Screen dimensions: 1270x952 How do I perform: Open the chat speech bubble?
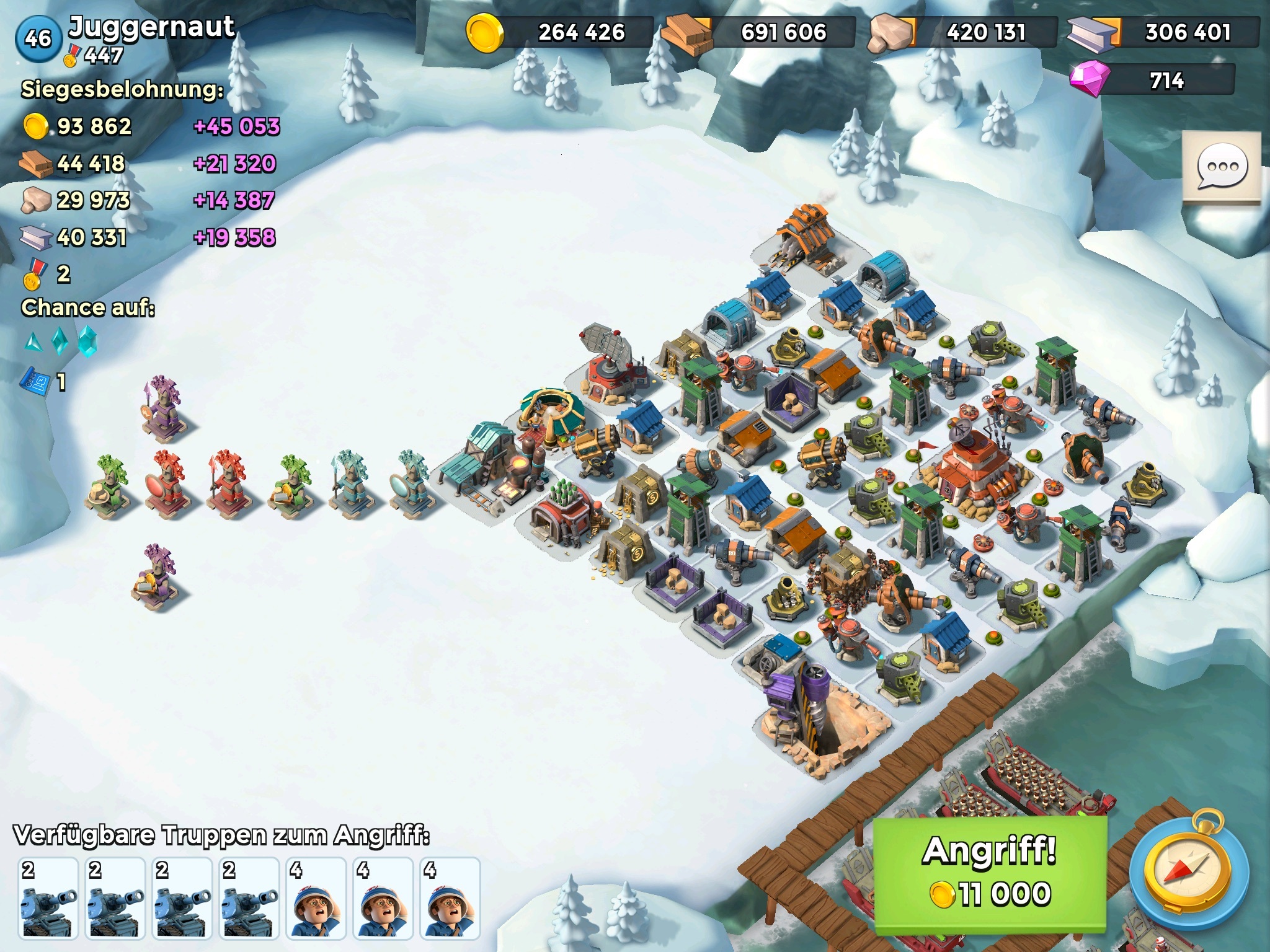[x=1222, y=167]
